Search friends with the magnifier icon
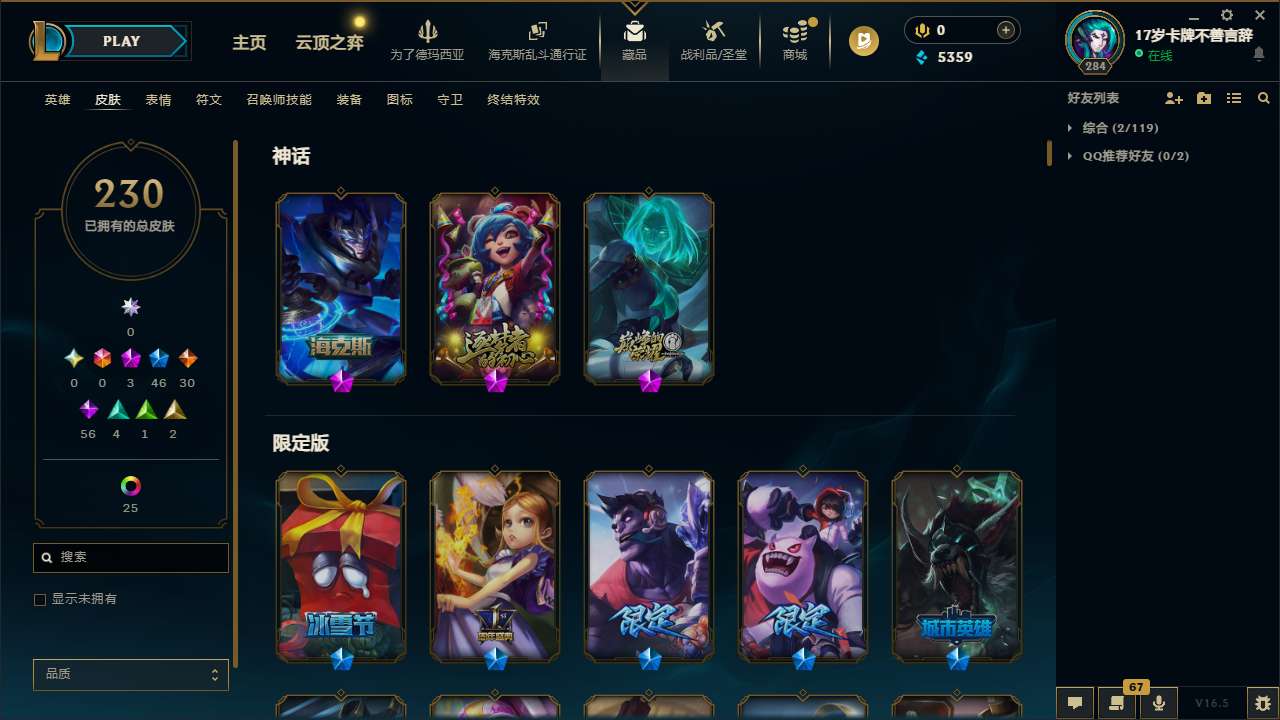Image resolution: width=1280 pixels, height=720 pixels. (x=1263, y=97)
